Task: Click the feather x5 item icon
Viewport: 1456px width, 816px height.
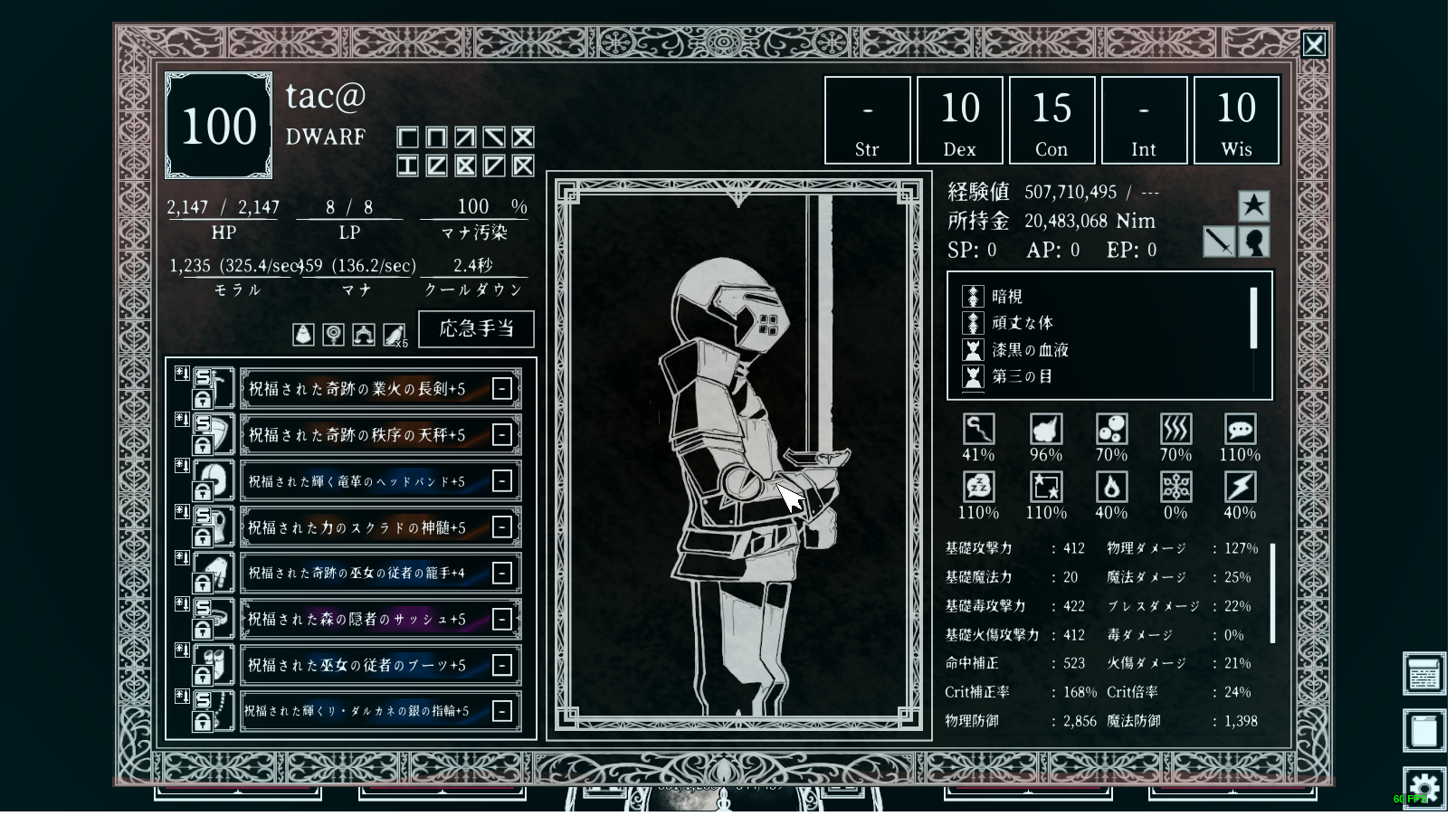Action: click(x=395, y=337)
